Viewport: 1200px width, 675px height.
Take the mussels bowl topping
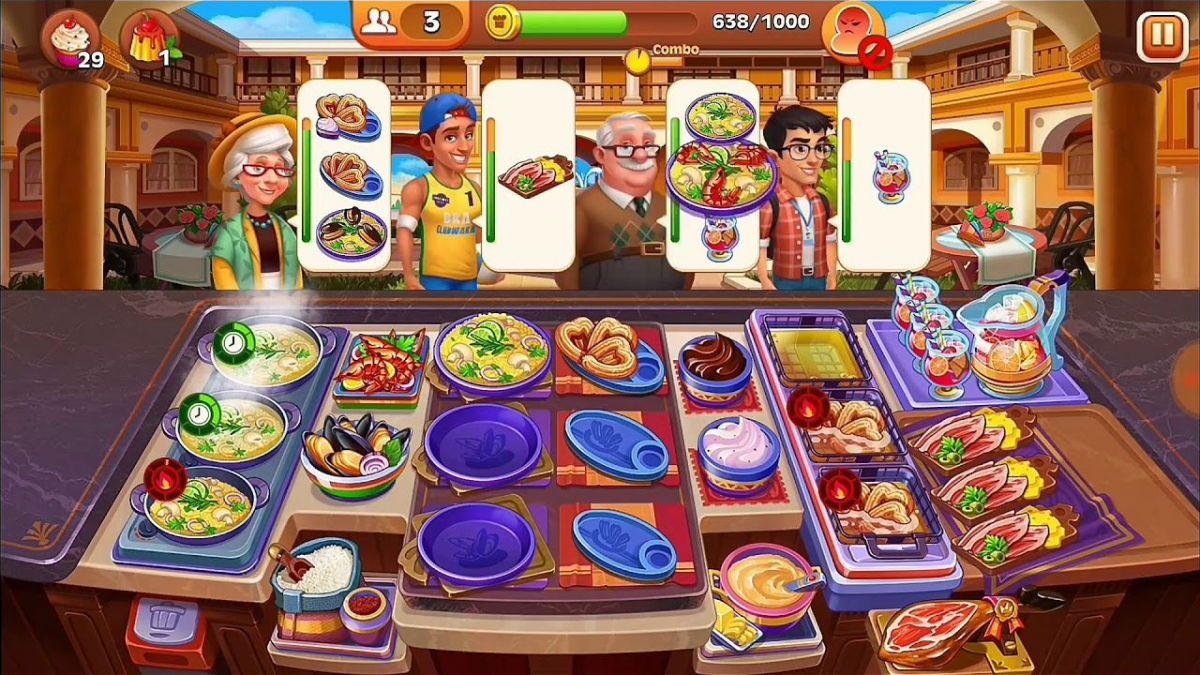[355, 450]
